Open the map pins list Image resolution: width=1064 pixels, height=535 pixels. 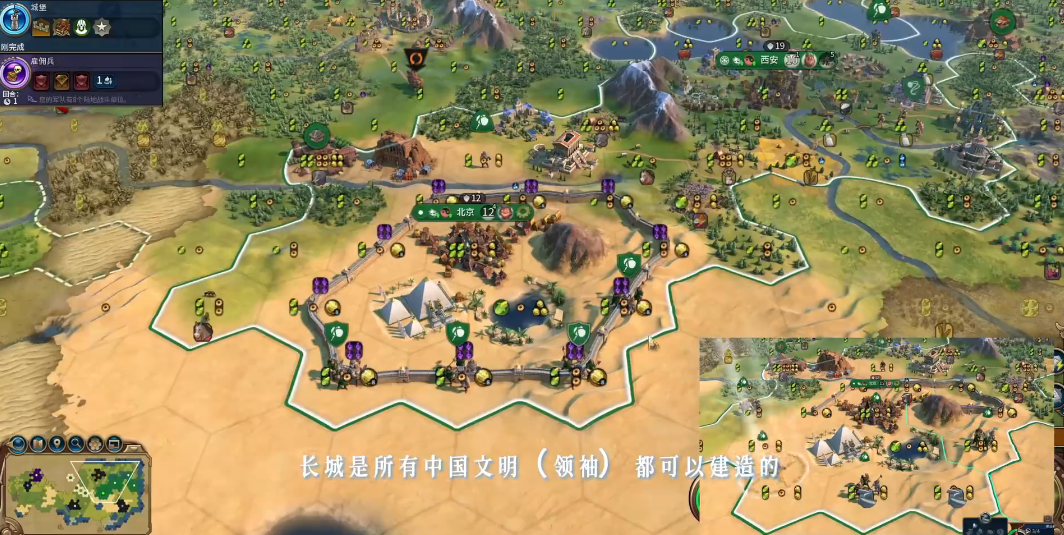[x=57, y=443]
